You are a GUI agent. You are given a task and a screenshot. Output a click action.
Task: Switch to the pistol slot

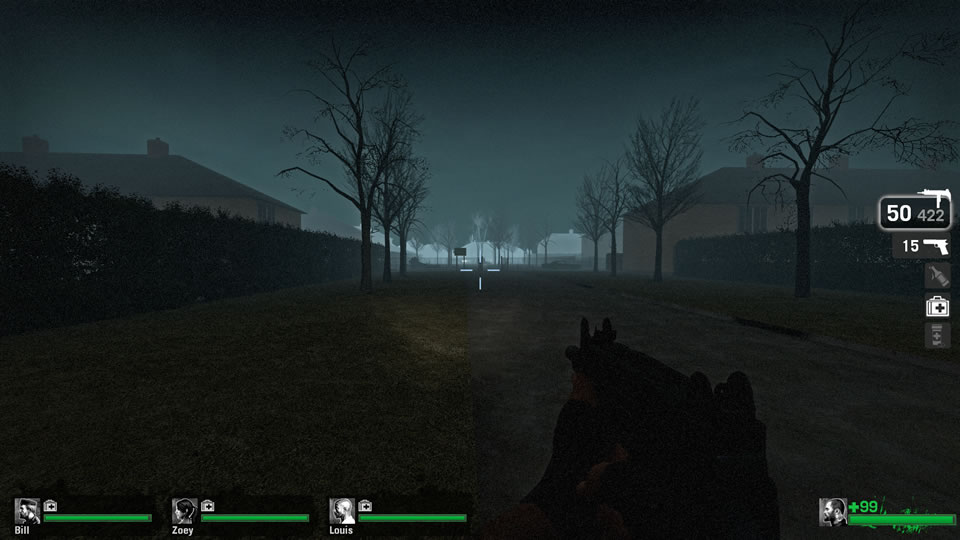coord(921,246)
